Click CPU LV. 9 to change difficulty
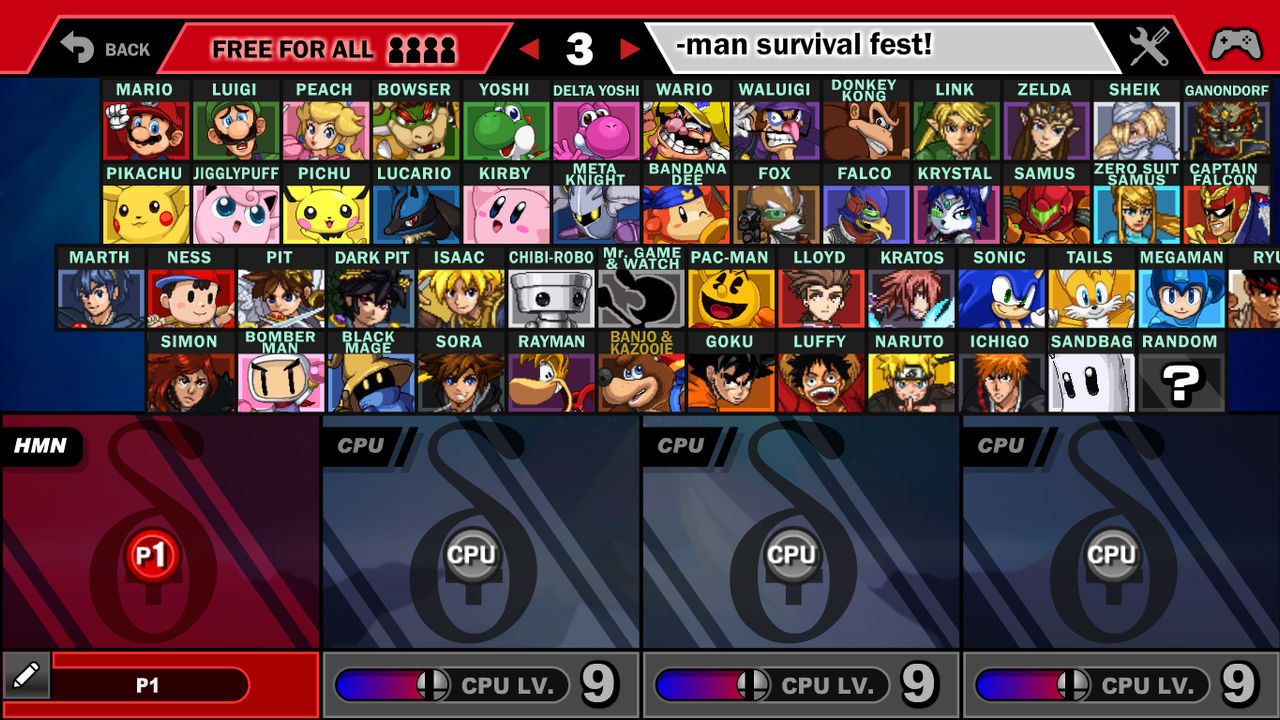This screenshot has width=1280, height=720. 510,685
